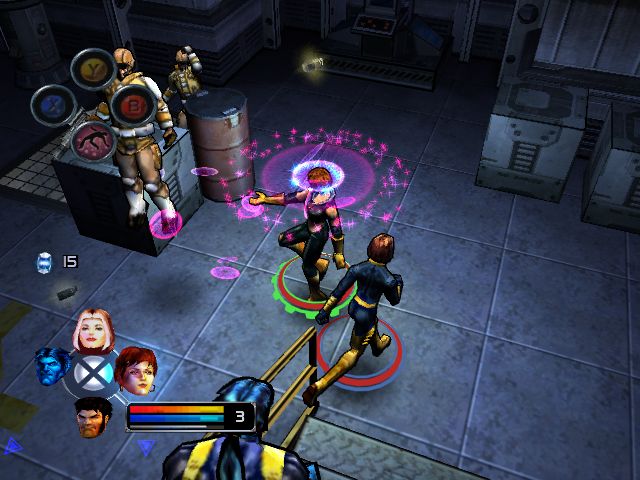Pick the Wolverine portrait
Image resolution: width=640 pixels, height=480 pixels.
click(91, 415)
